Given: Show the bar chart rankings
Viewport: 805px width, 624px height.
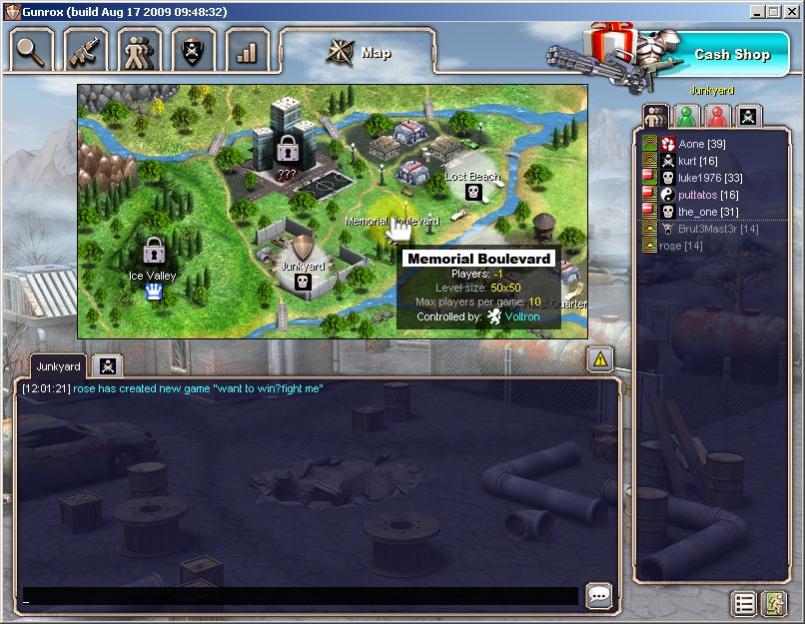Looking at the screenshot, I should [247, 49].
